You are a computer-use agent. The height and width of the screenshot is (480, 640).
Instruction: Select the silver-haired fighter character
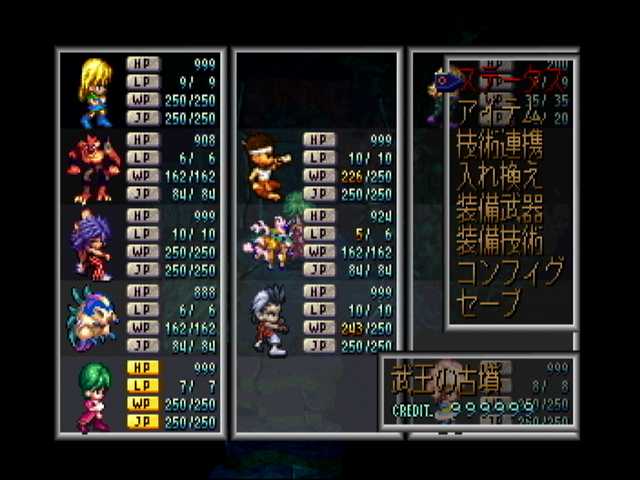tap(268, 320)
